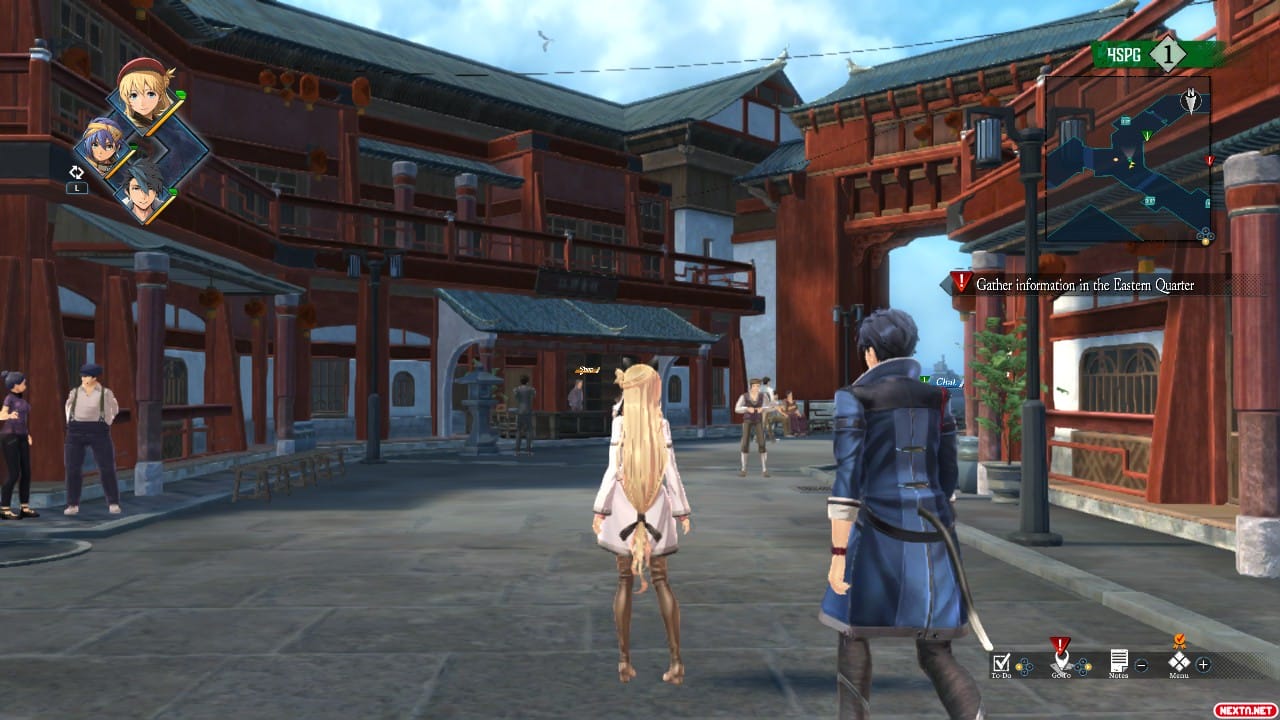The width and height of the screenshot is (1280, 720).
Task: Open the To-Do checklist
Action: 1001,663
